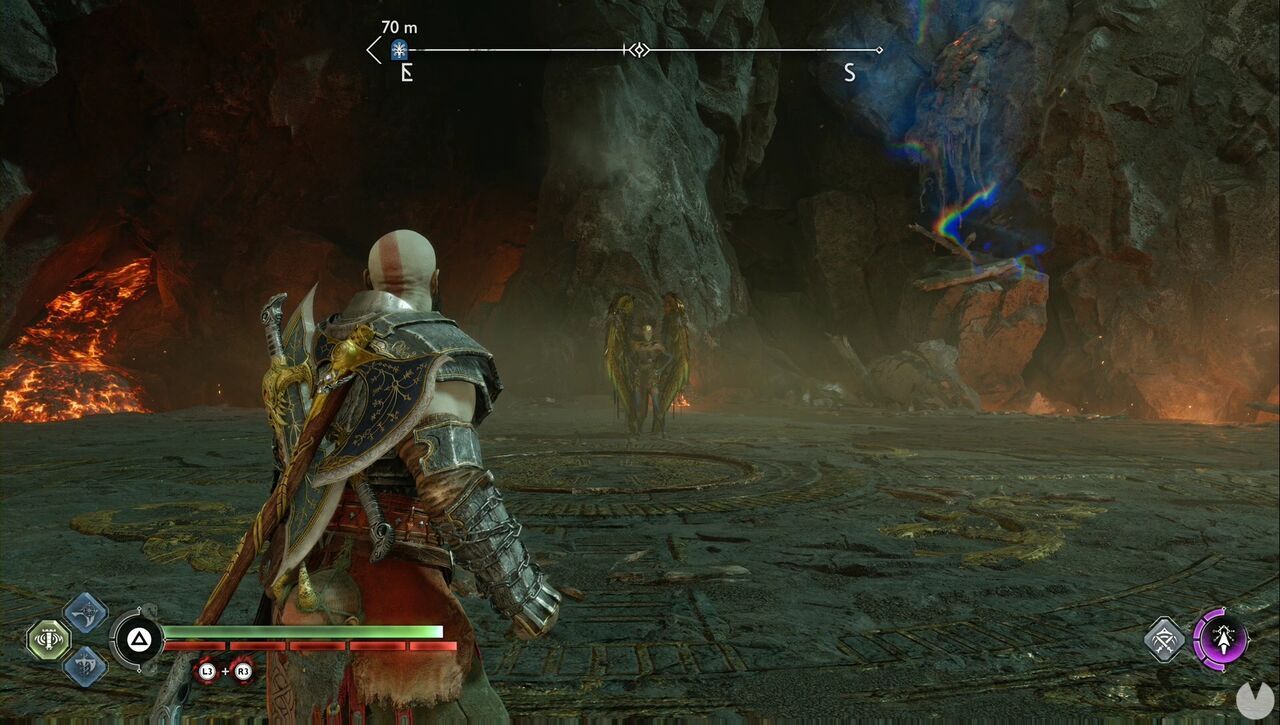Click the circular Triangle action button
The width and height of the screenshot is (1280, 725).
pyautogui.click(x=138, y=640)
